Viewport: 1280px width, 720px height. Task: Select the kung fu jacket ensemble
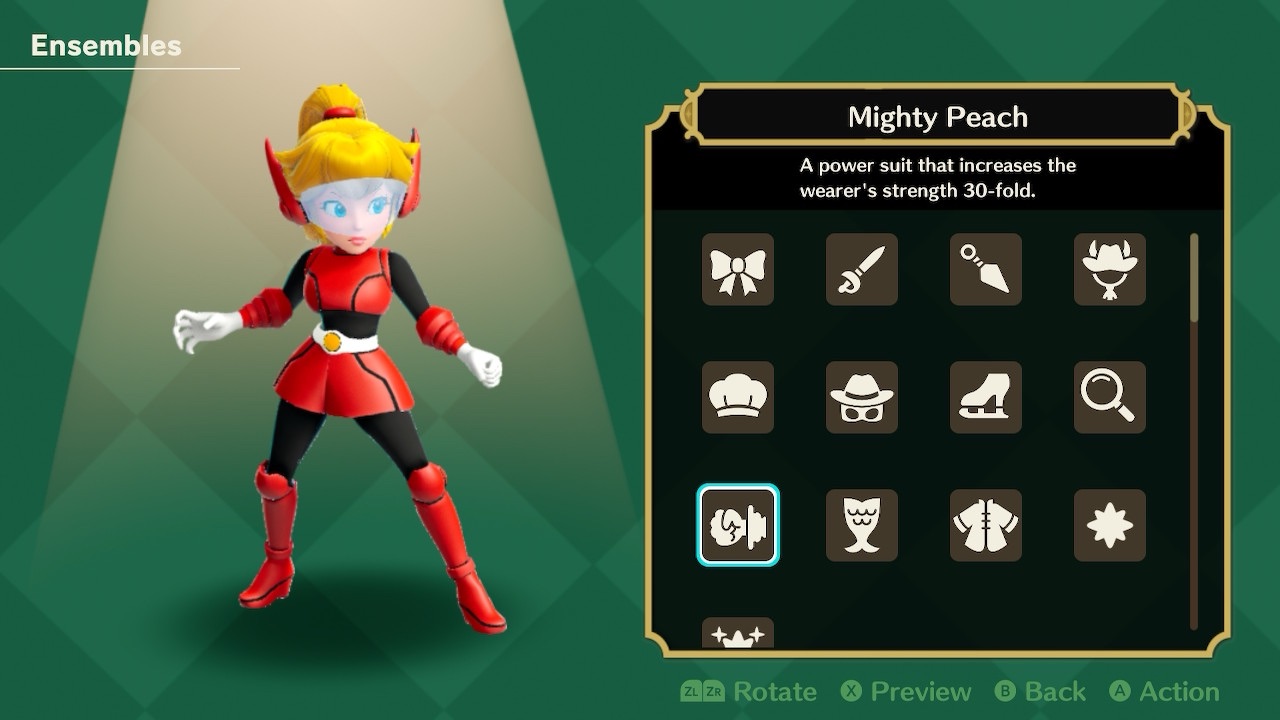(986, 525)
